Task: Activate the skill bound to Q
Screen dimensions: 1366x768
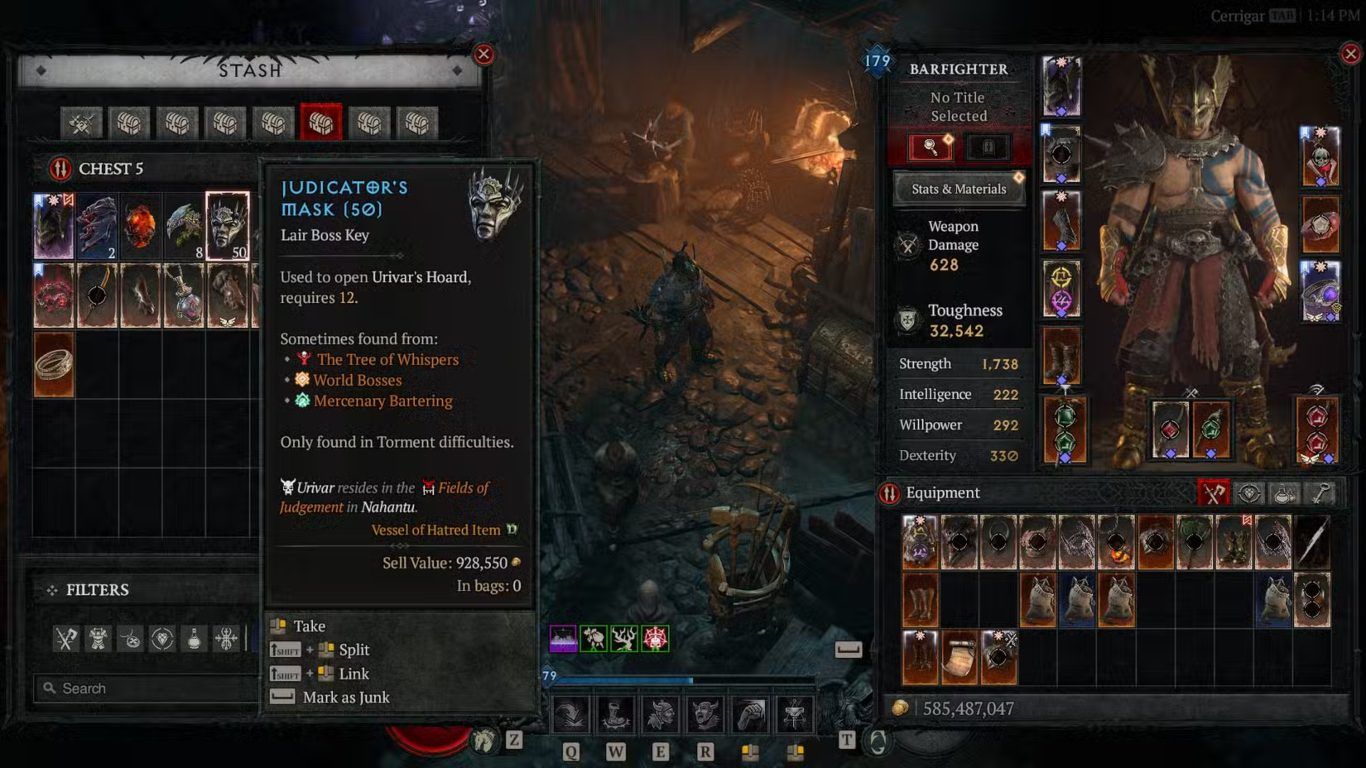Action: [x=572, y=715]
